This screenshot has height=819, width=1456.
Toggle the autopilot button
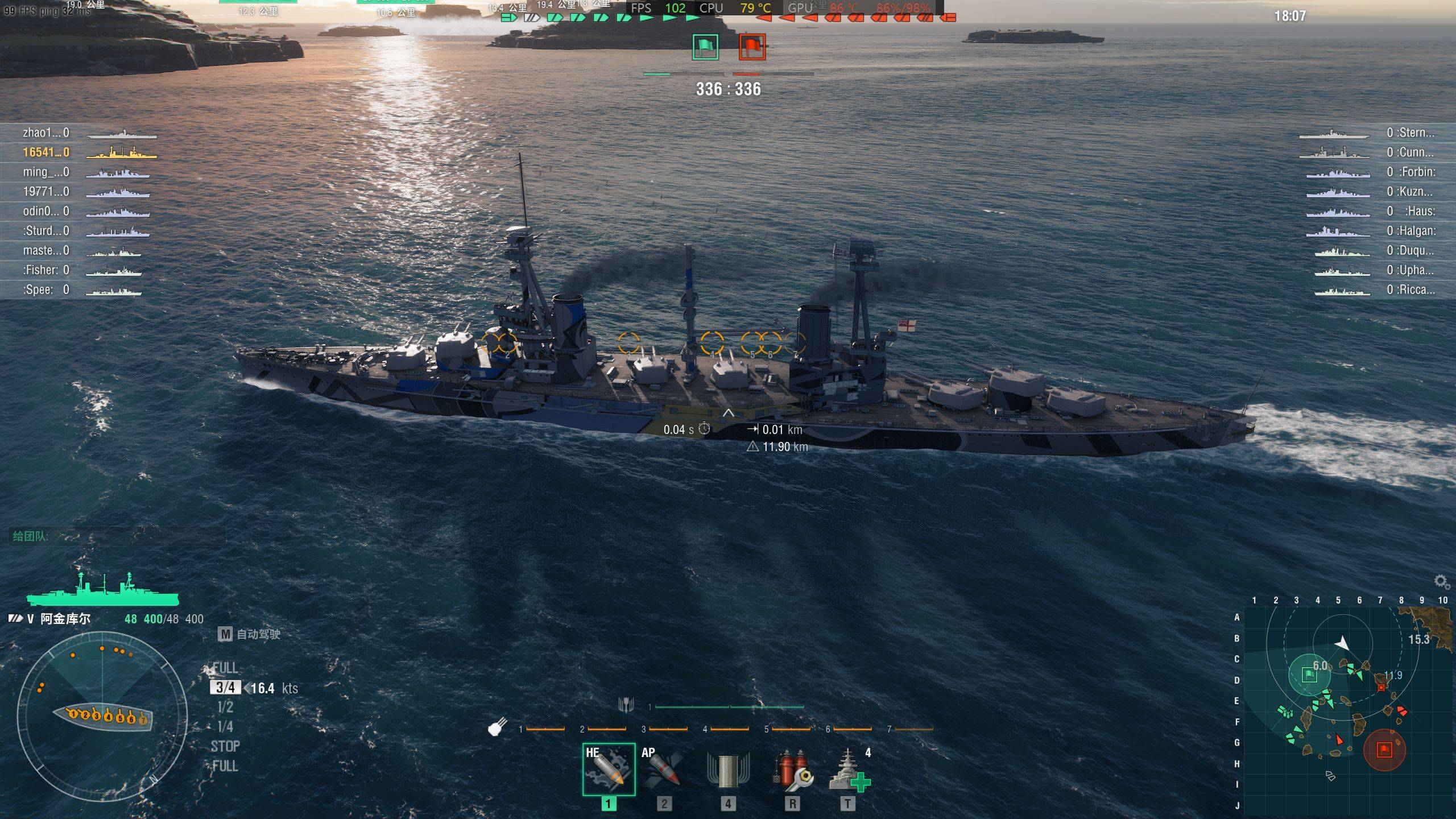click(225, 634)
